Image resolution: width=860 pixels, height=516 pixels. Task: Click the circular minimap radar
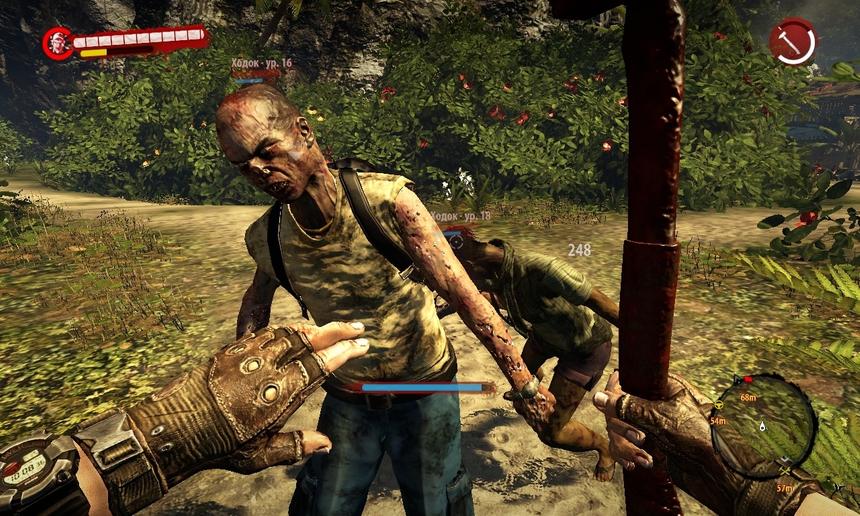pos(764,425)
